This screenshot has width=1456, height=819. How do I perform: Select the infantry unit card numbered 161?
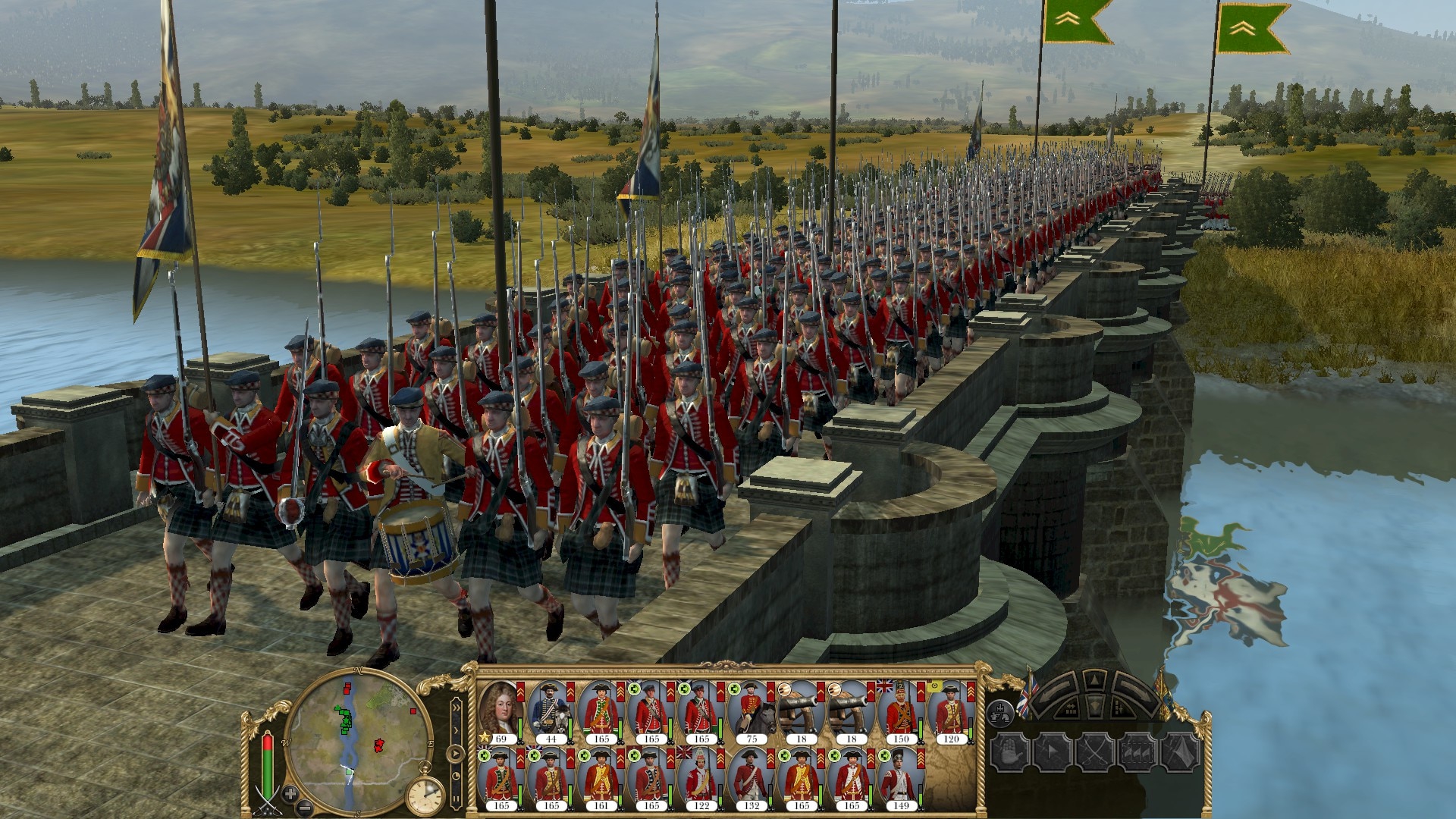pos(601,778)
